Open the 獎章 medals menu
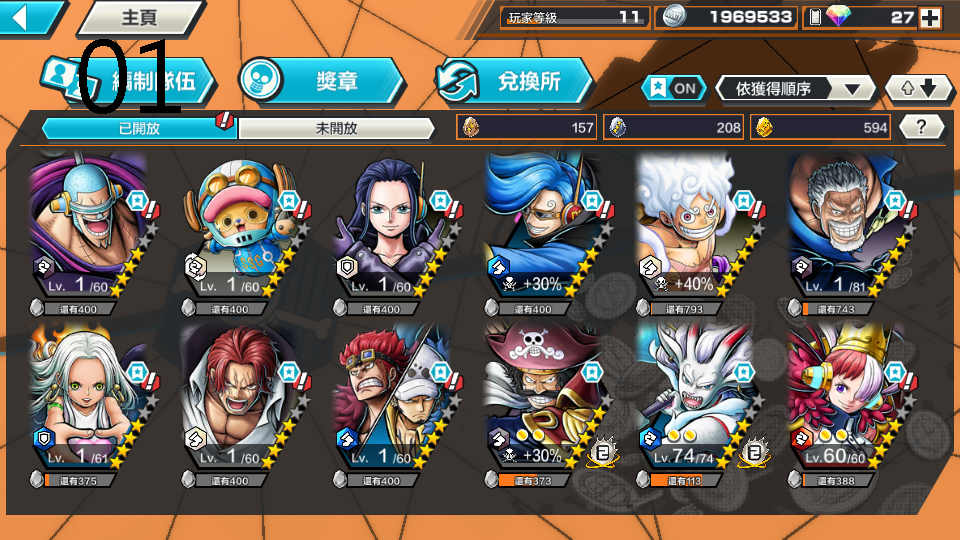The image size is (960, 540). pyautogui.click(x=322, y=81)
